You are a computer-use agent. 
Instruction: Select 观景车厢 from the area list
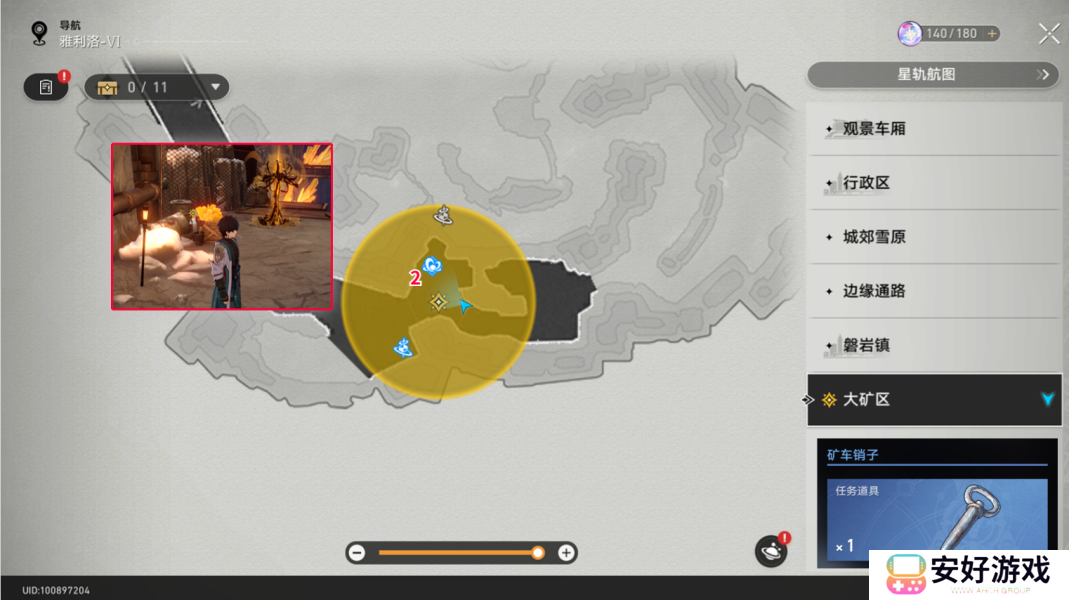934,129
